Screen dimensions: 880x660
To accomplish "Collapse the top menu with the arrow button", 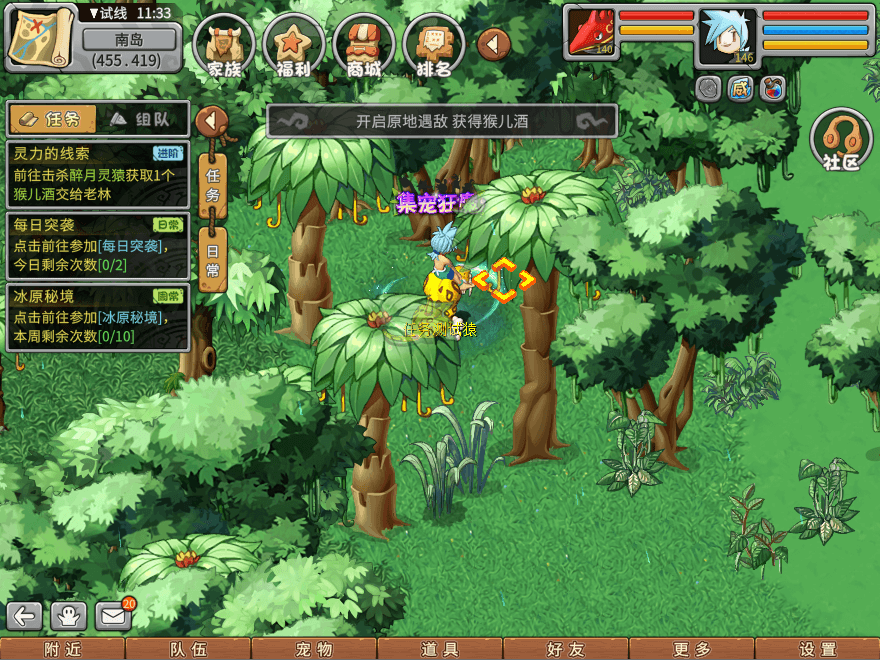I will coord(493,44).
